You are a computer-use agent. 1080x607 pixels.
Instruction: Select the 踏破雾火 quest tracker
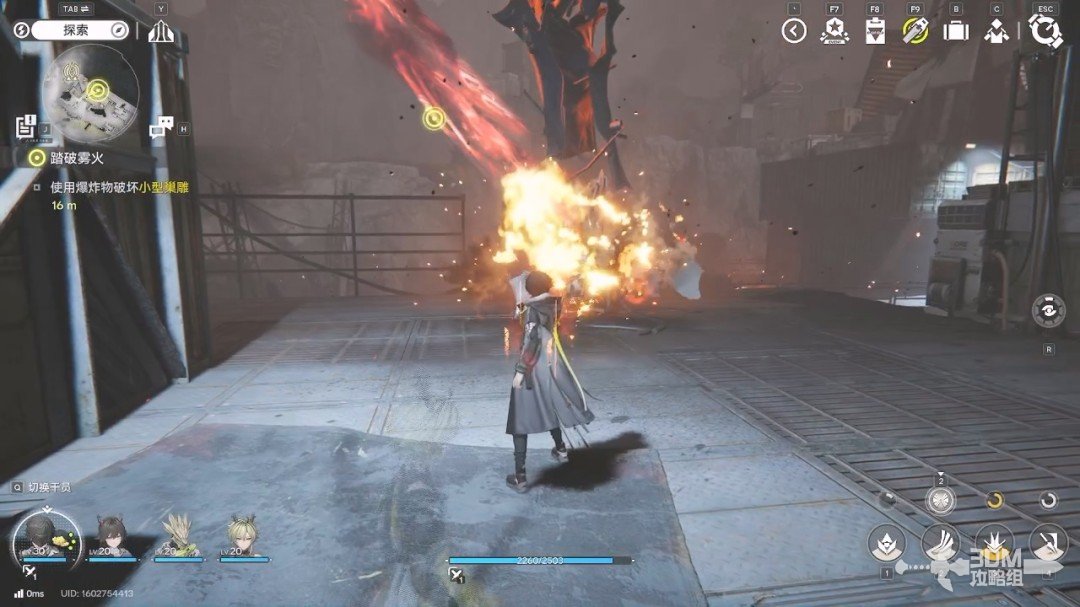tap(70, 157)
